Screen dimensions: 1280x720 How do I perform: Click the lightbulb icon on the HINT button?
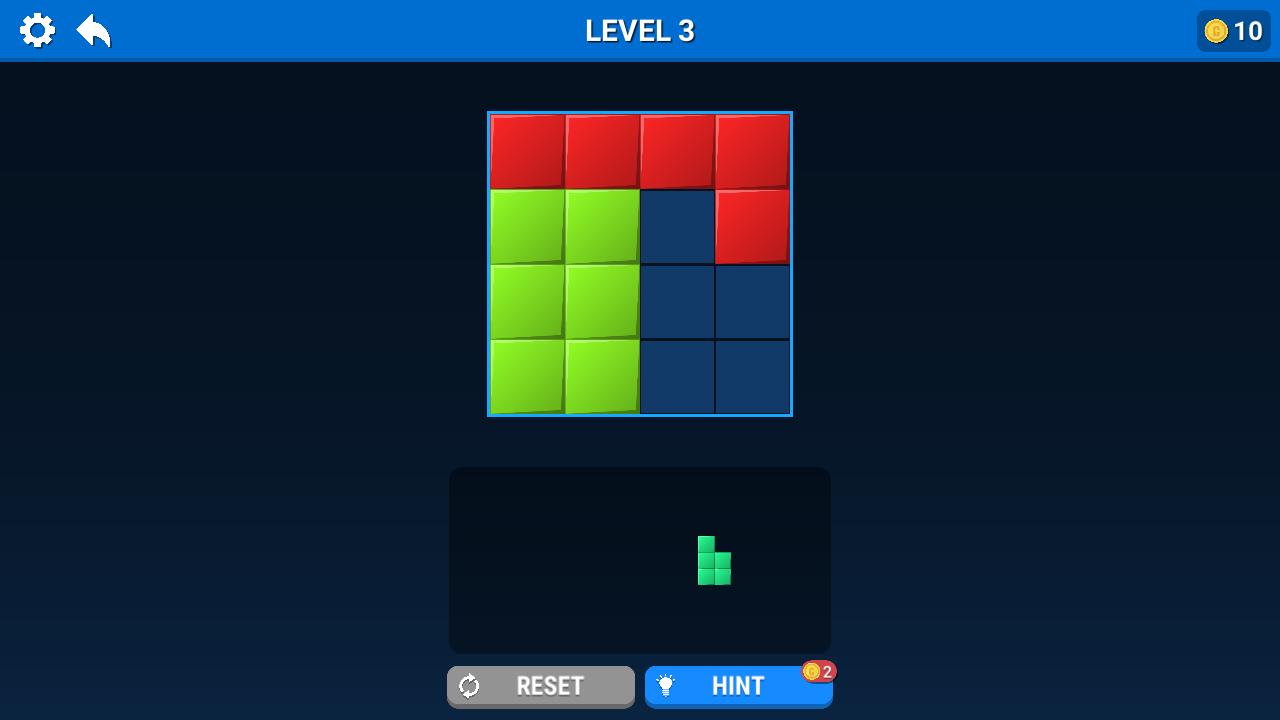pos(666,686)
